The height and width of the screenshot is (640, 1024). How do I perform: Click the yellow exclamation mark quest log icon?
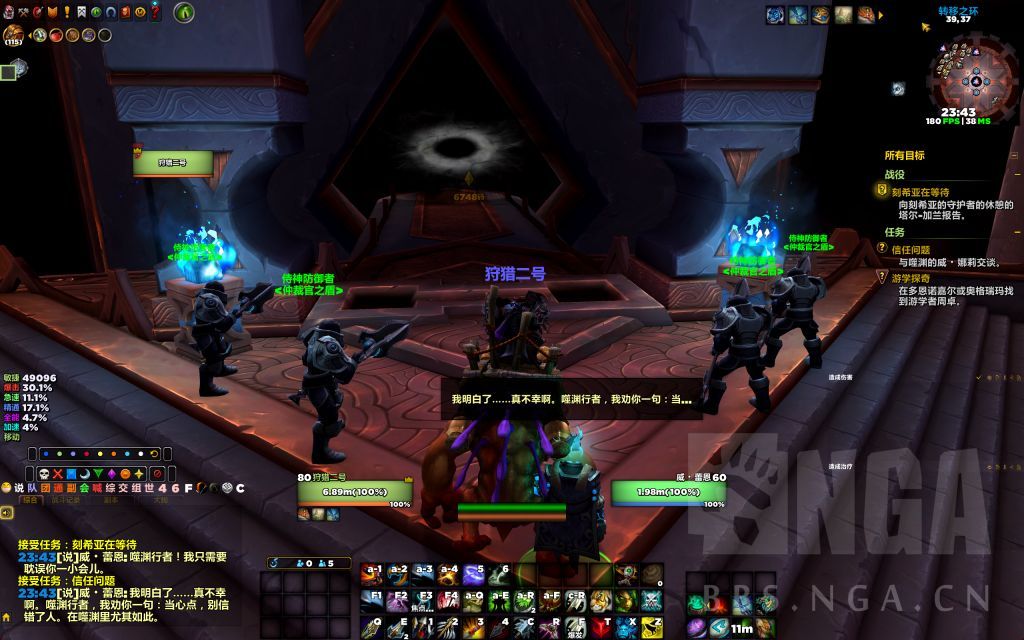point(66,13)
